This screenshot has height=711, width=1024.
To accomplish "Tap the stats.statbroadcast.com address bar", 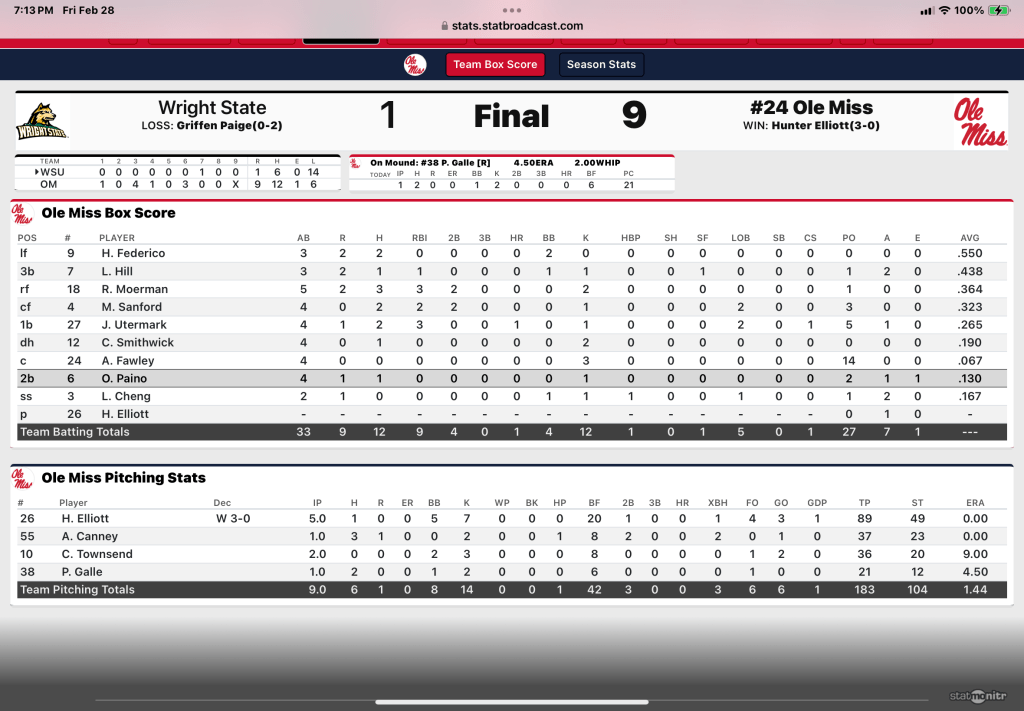I will (512, 26).
